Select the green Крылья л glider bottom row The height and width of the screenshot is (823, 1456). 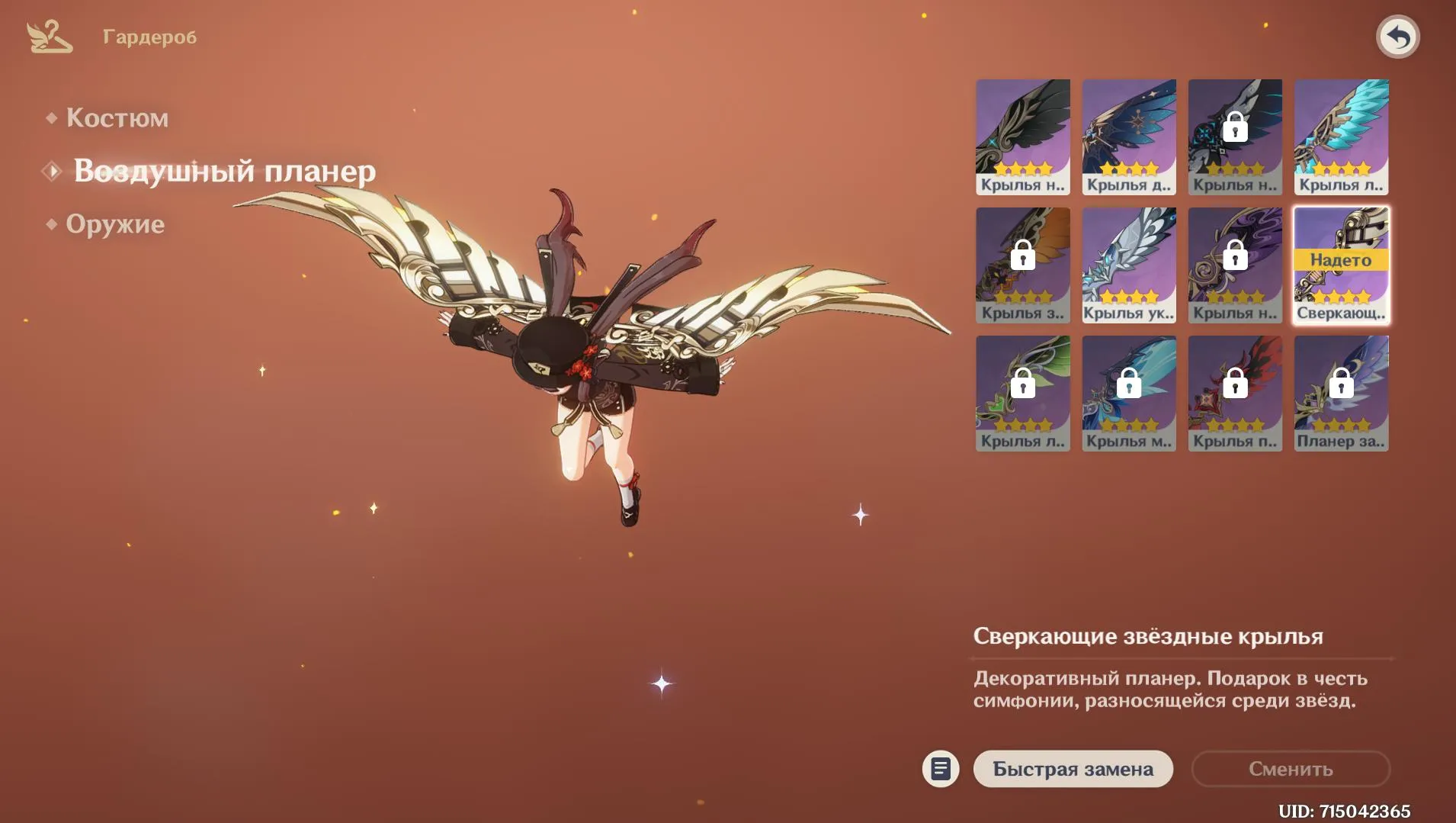tap(1024, 393)
